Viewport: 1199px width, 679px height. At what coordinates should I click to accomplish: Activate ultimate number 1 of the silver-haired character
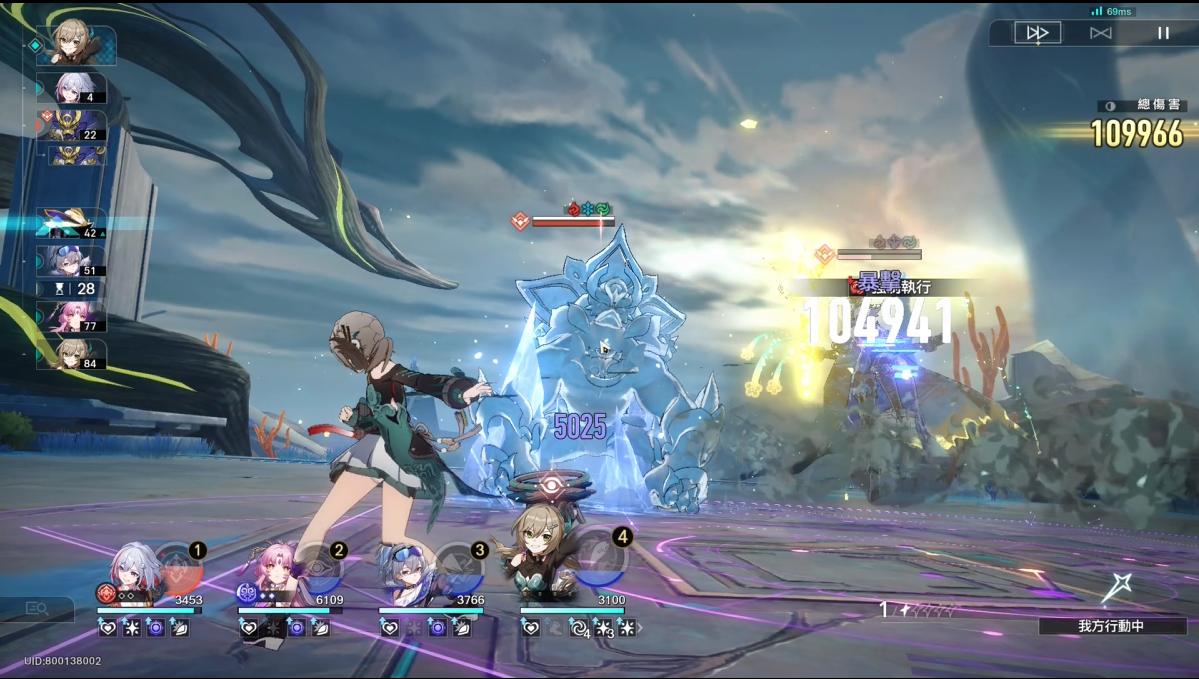click(179, 568)
